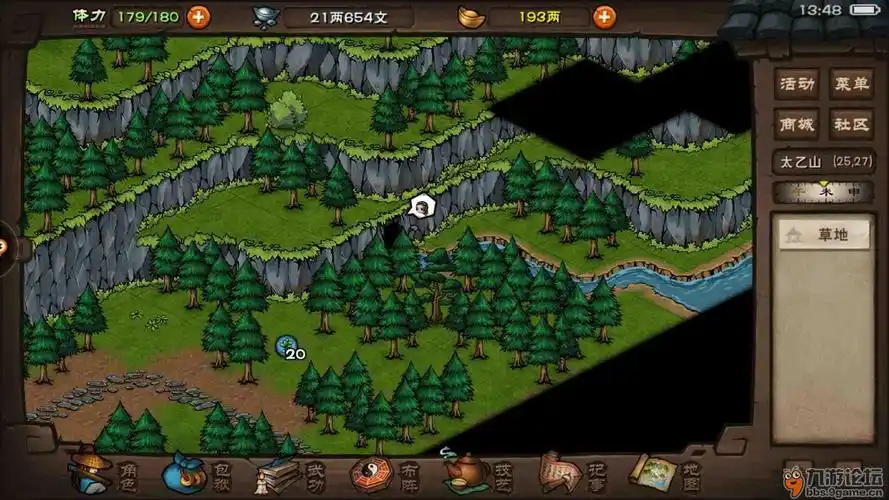Open the 社区 community button
This screenshot has height=500, width=889.
(853, 123)
